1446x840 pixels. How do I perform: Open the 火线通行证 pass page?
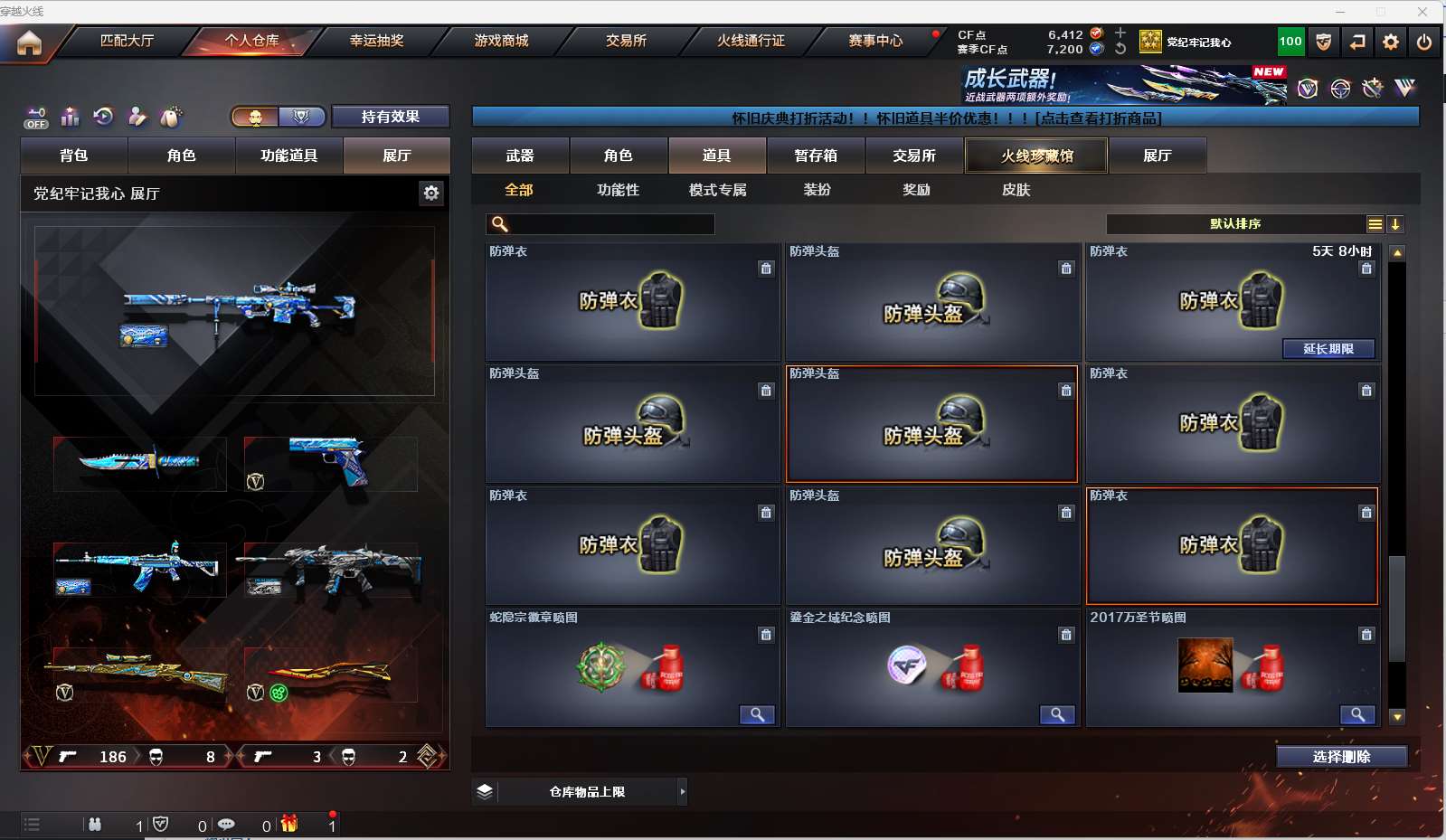click(x=751, y=41)
